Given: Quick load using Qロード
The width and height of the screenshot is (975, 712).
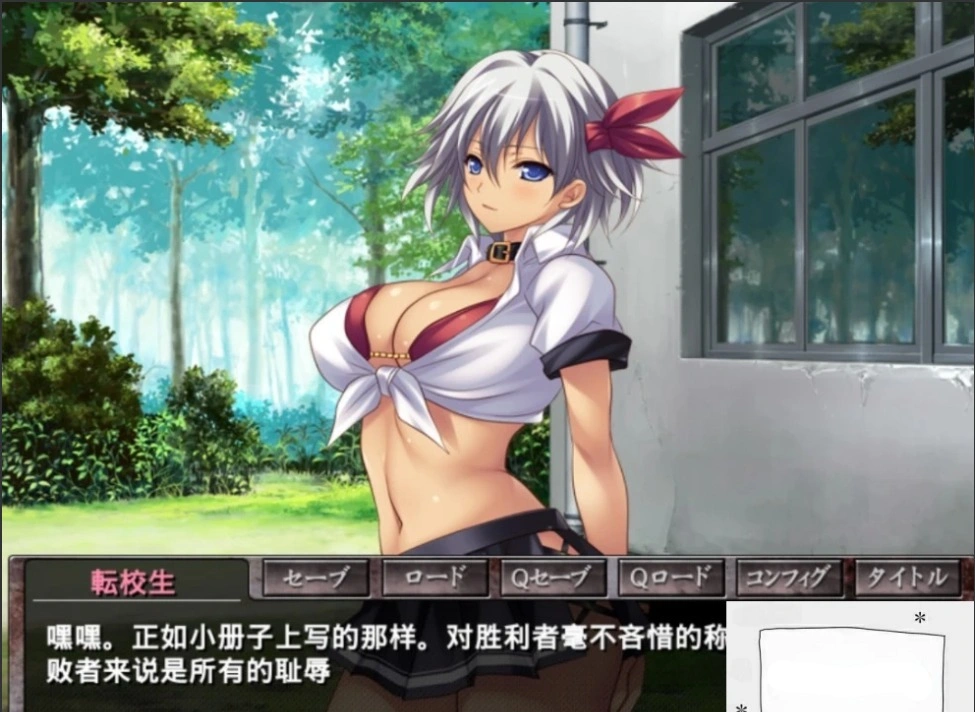Looking at the screenshot, I should (671, 577).
